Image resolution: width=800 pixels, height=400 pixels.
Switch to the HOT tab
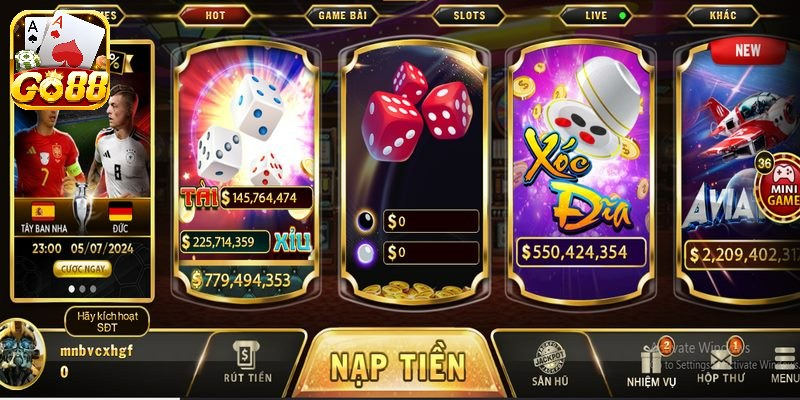click(x=215, y=16)
